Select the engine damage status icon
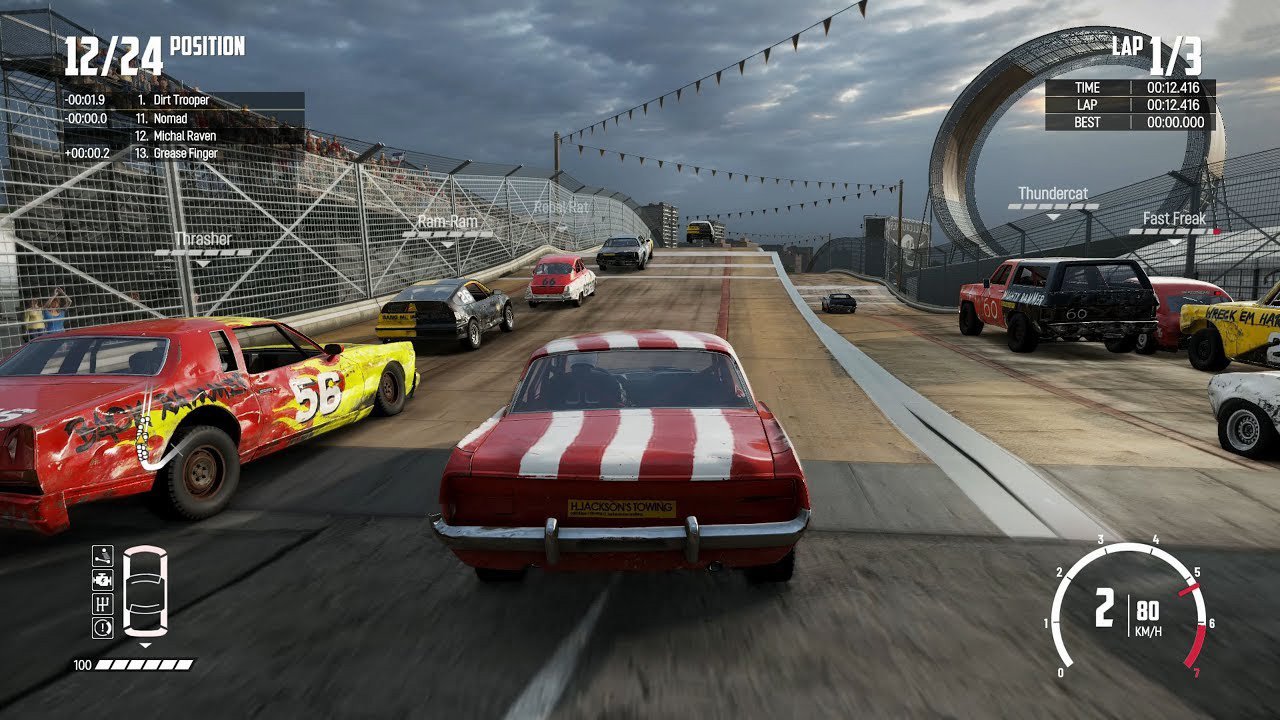1280x720 pixels. pyautogui.click(x=103, y=580)
